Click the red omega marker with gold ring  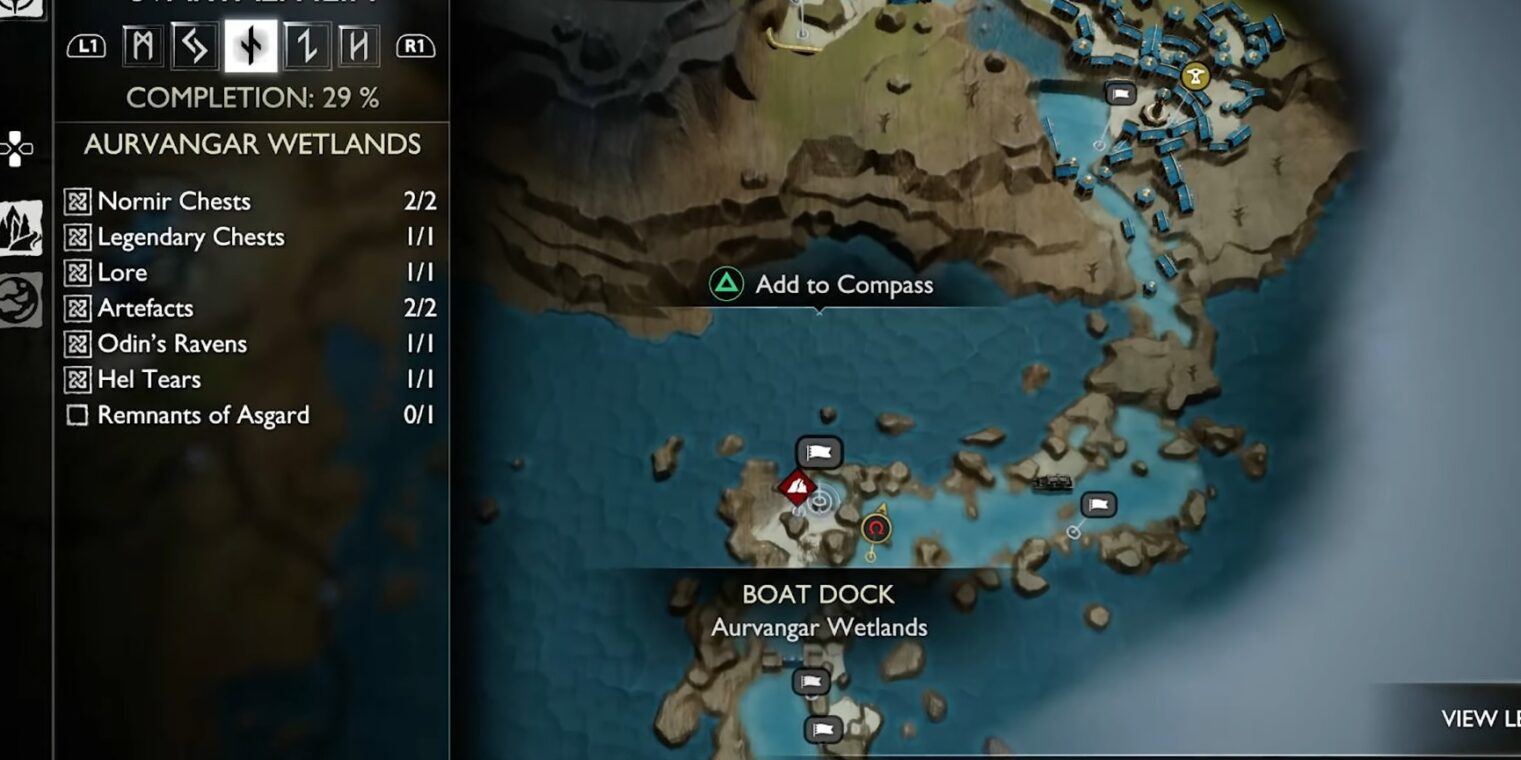(876, 527)
